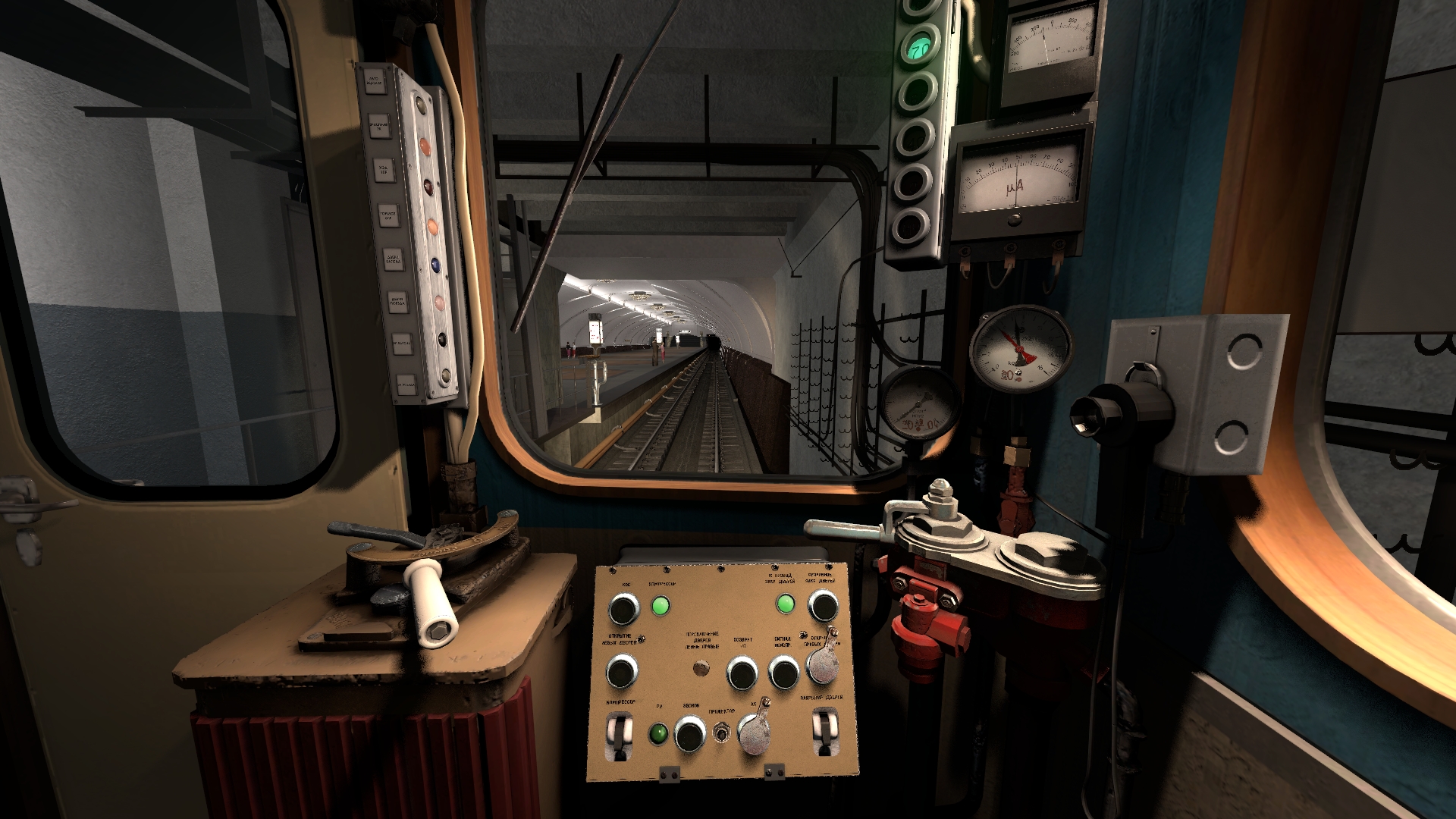Viewport: 1456px width, 819px height.
Task: Flip the door closing toggle switch
Action: (824, 732)
